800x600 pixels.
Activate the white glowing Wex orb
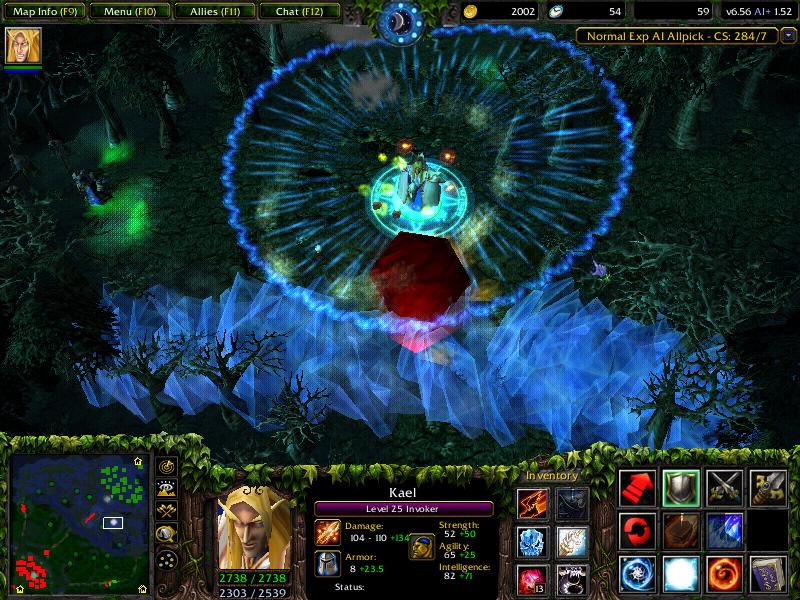(x=682, y=574)
